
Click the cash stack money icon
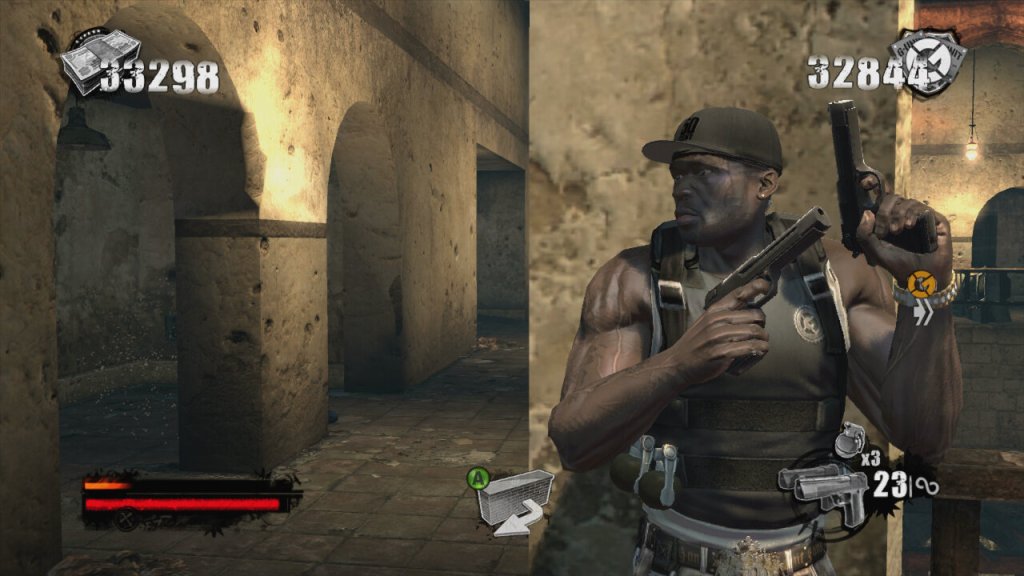[x=97, y=61]
